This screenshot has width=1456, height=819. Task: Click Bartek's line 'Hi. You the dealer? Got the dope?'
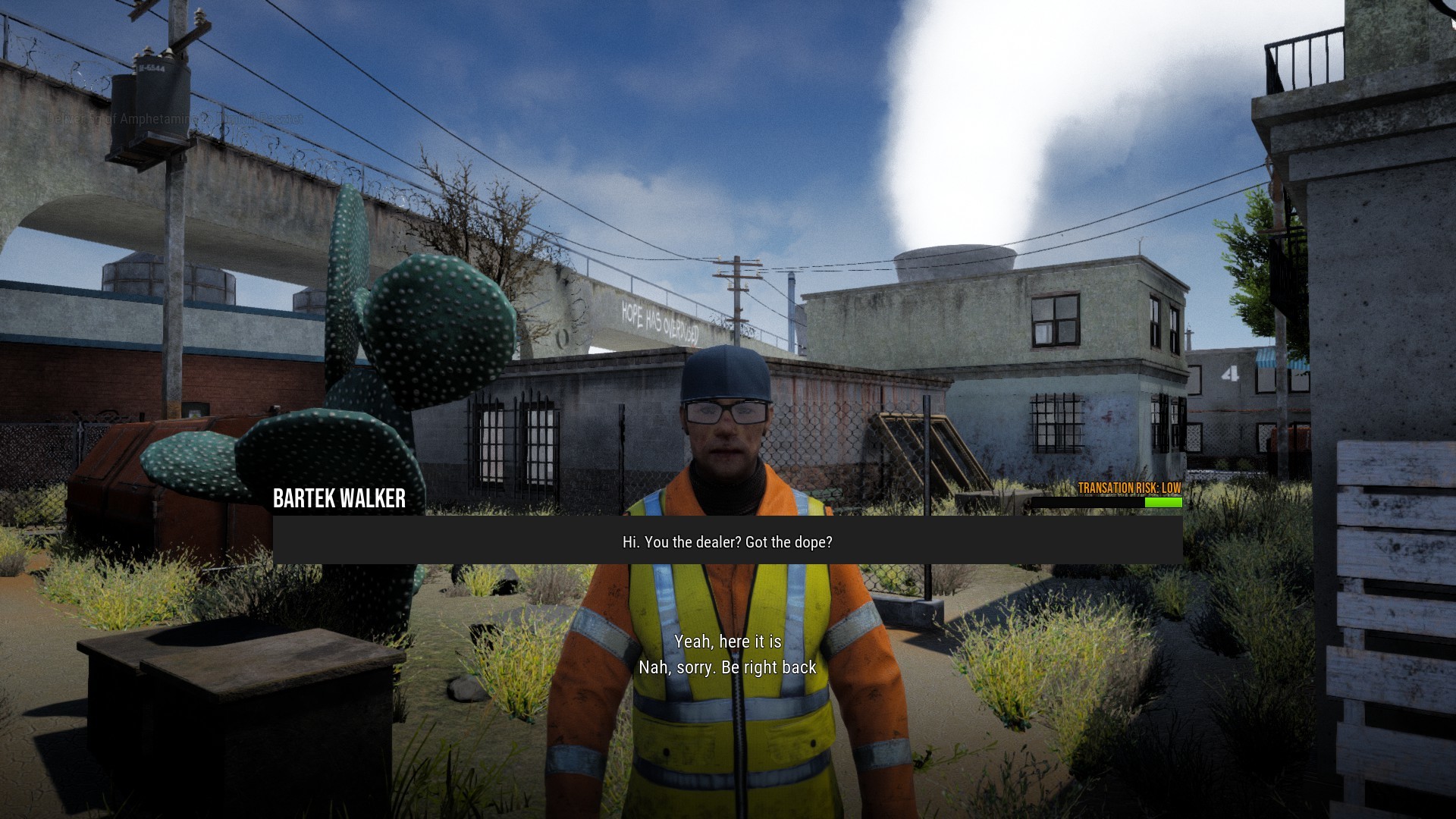click(726, 541)
